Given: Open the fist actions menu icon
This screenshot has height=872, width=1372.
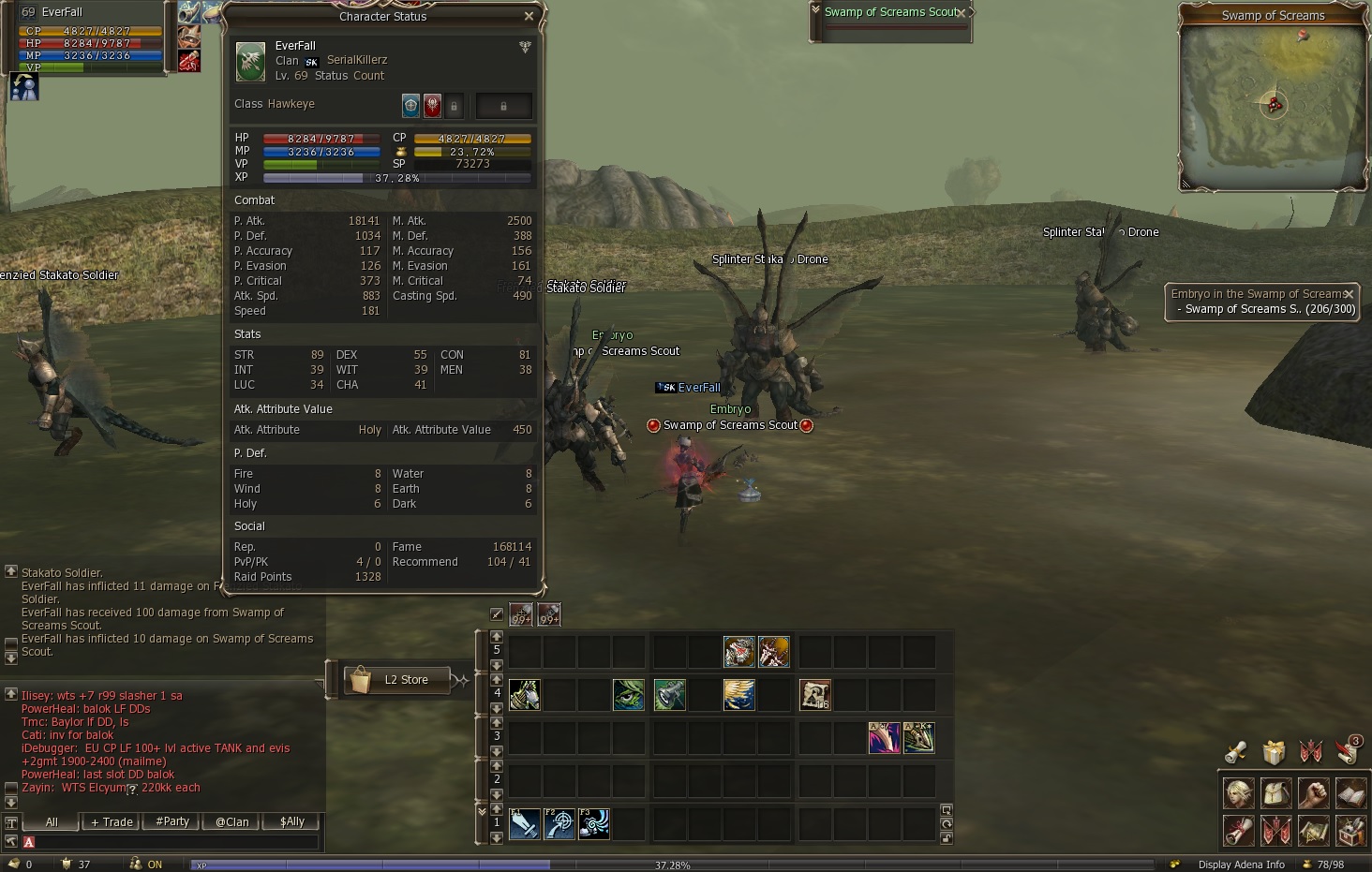Looking at the screenshot, I should click(x=1313, y=793).
